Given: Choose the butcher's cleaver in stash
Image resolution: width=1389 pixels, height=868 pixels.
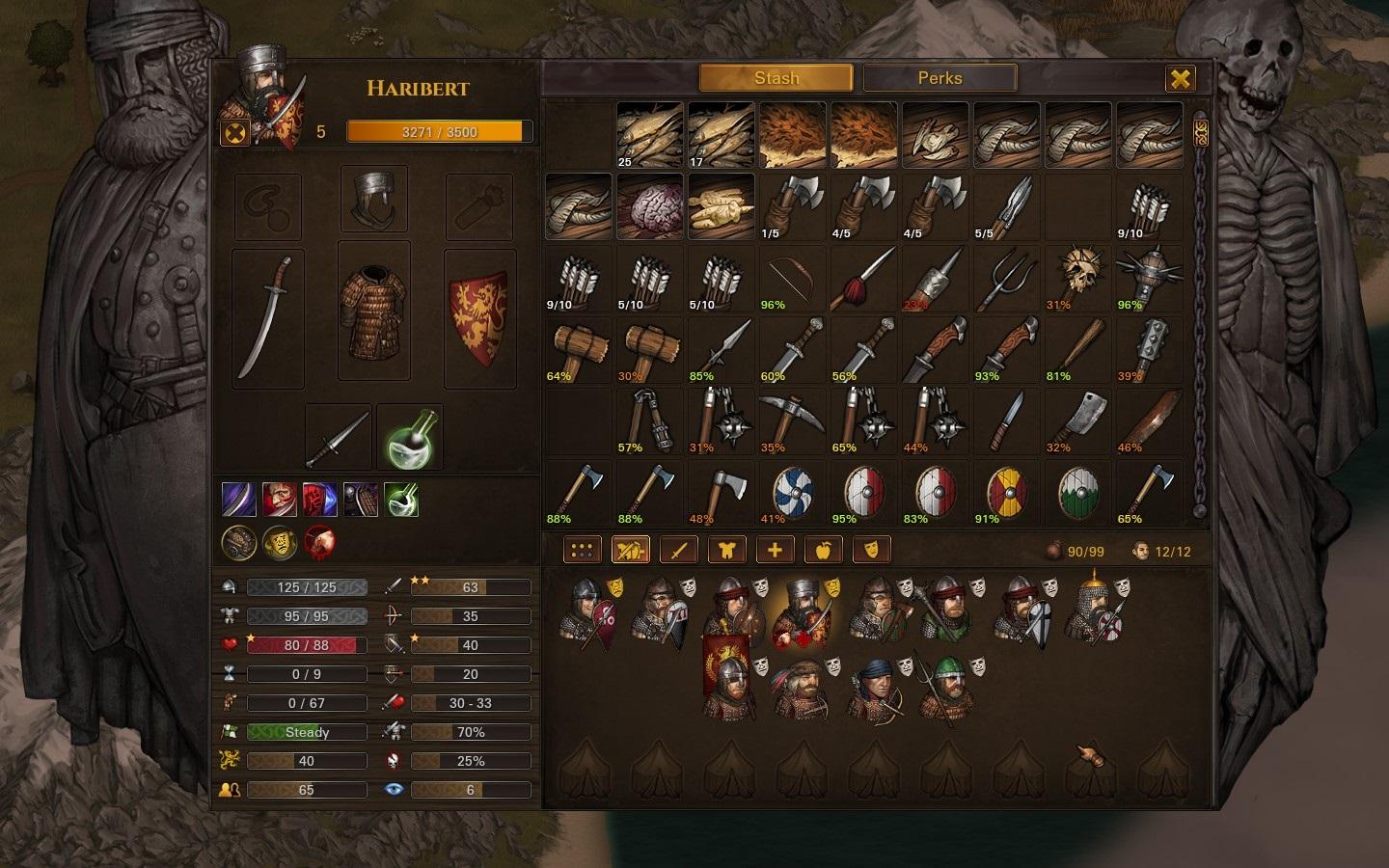Looking at the screenshot, I should click(1078, 420).
